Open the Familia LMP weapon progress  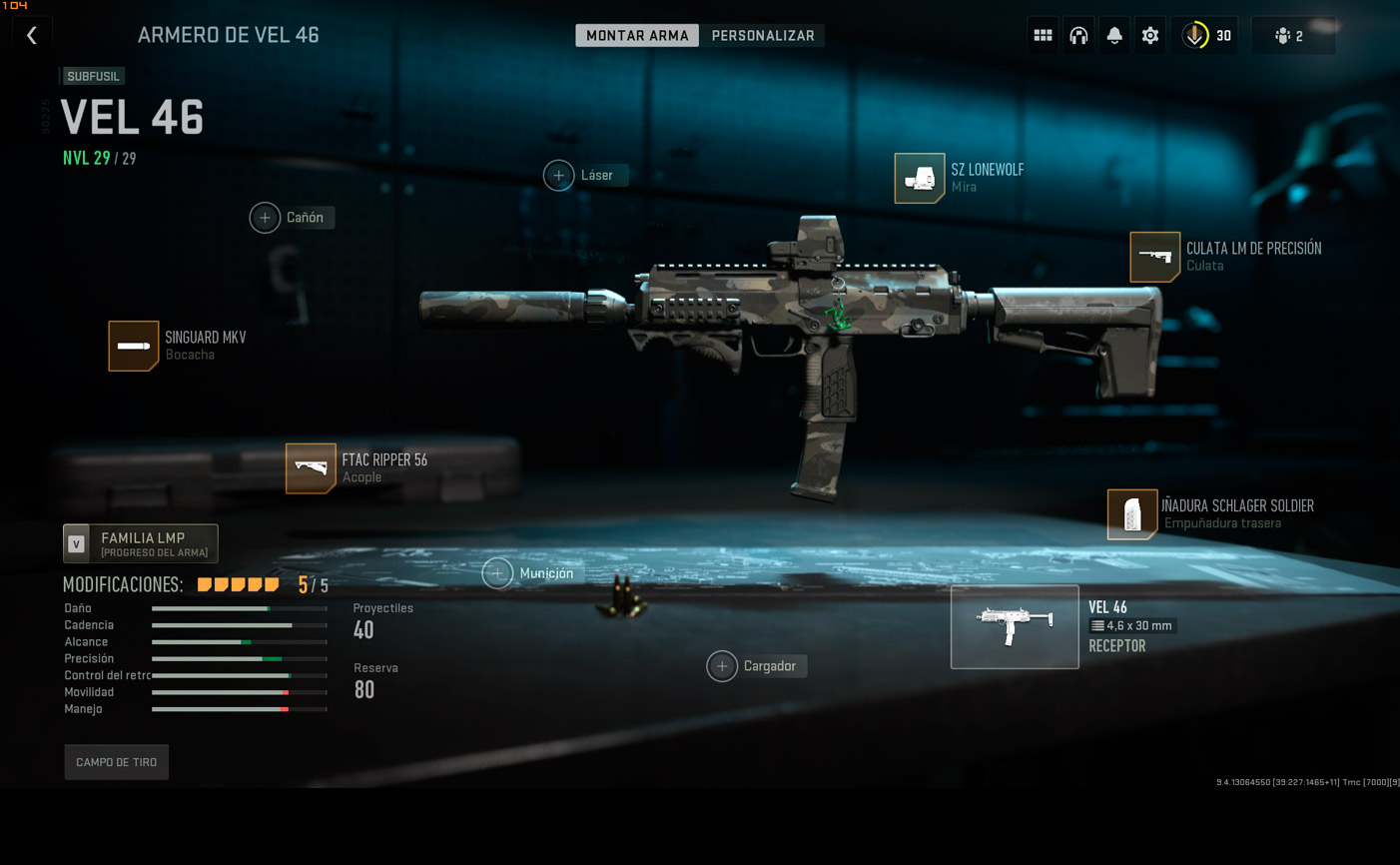tap(141, 543)
